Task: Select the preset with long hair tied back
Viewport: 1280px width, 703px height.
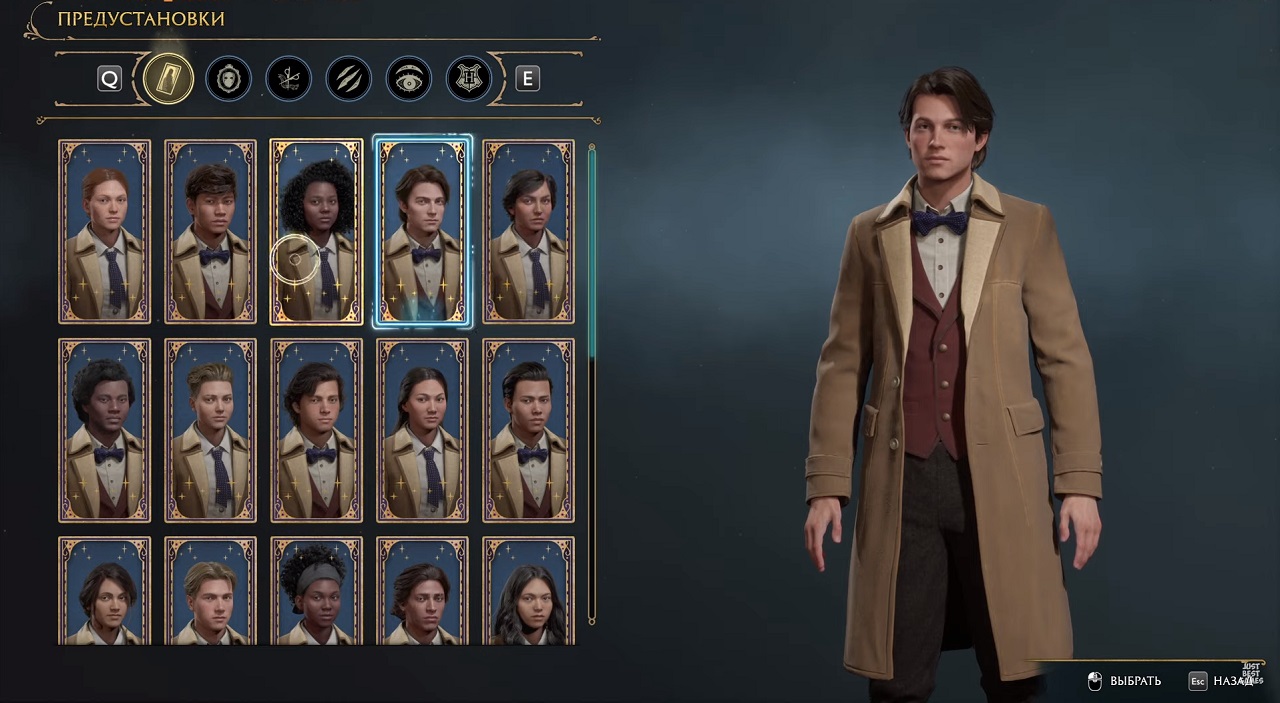Action: click(422, 430)
